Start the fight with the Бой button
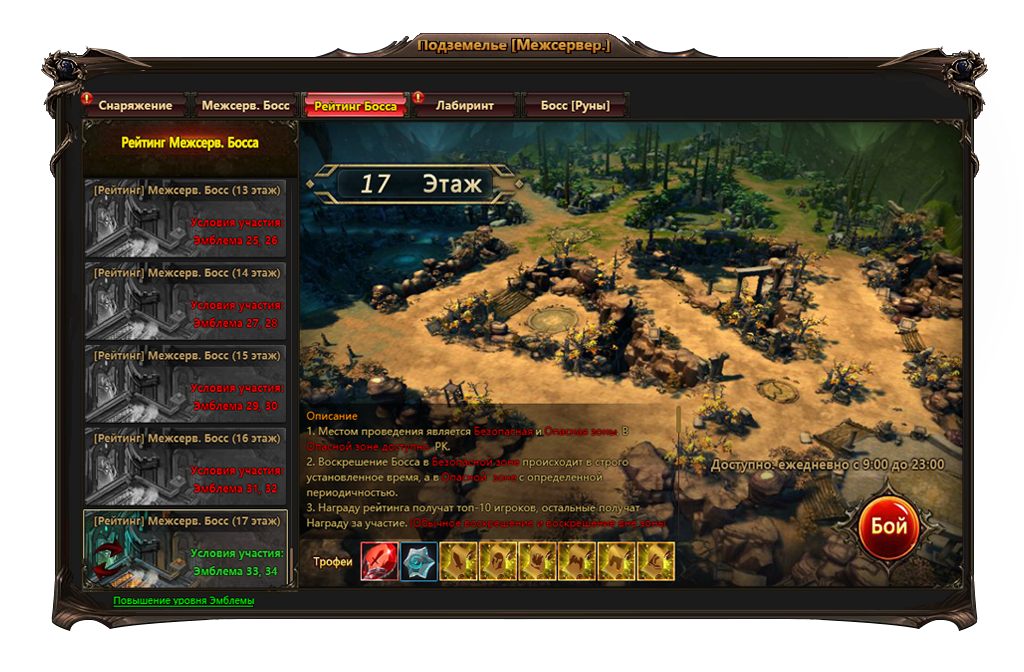1024x672 pixels. (x=888, y=526)
